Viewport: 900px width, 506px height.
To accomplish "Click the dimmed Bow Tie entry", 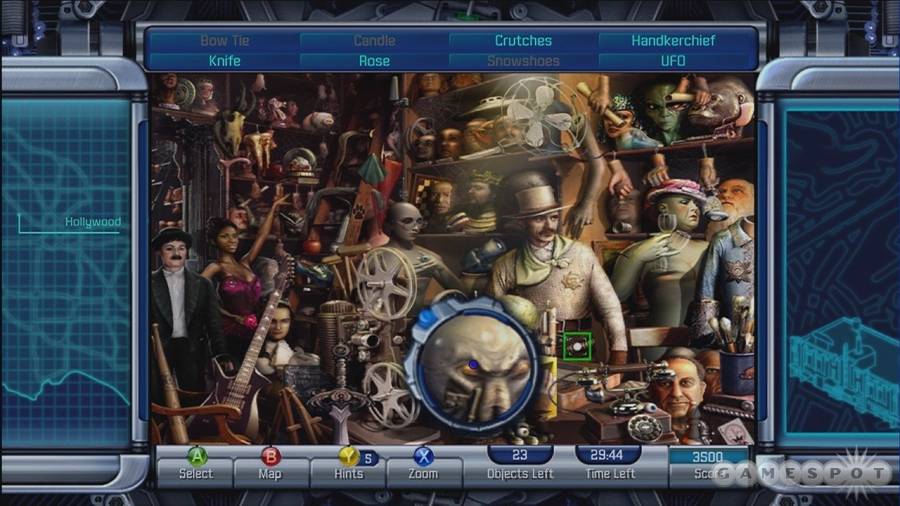I will pos(225,41).
